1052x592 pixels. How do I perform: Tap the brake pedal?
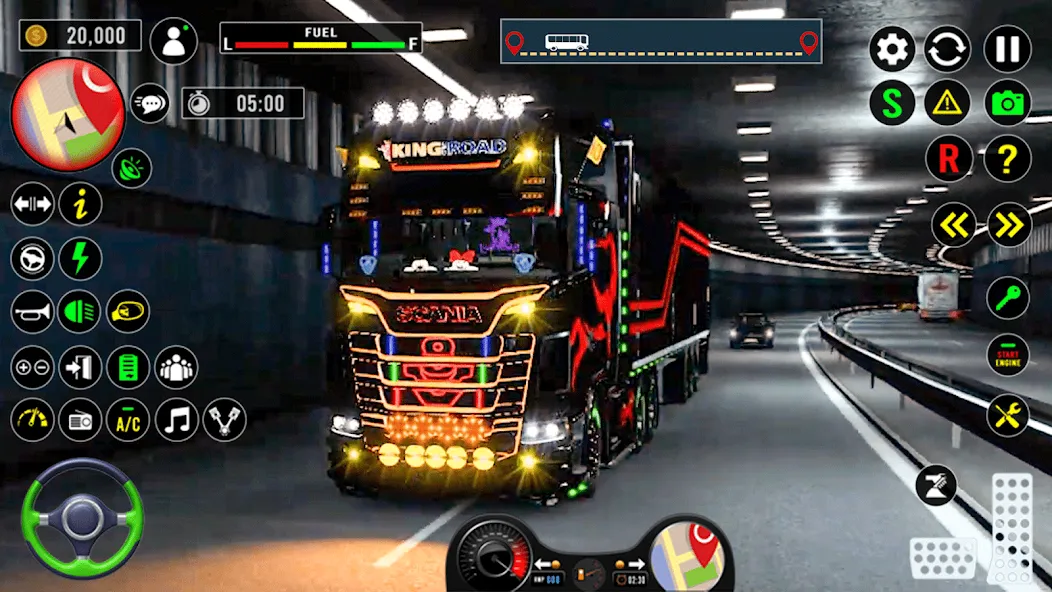coord(942,557)
